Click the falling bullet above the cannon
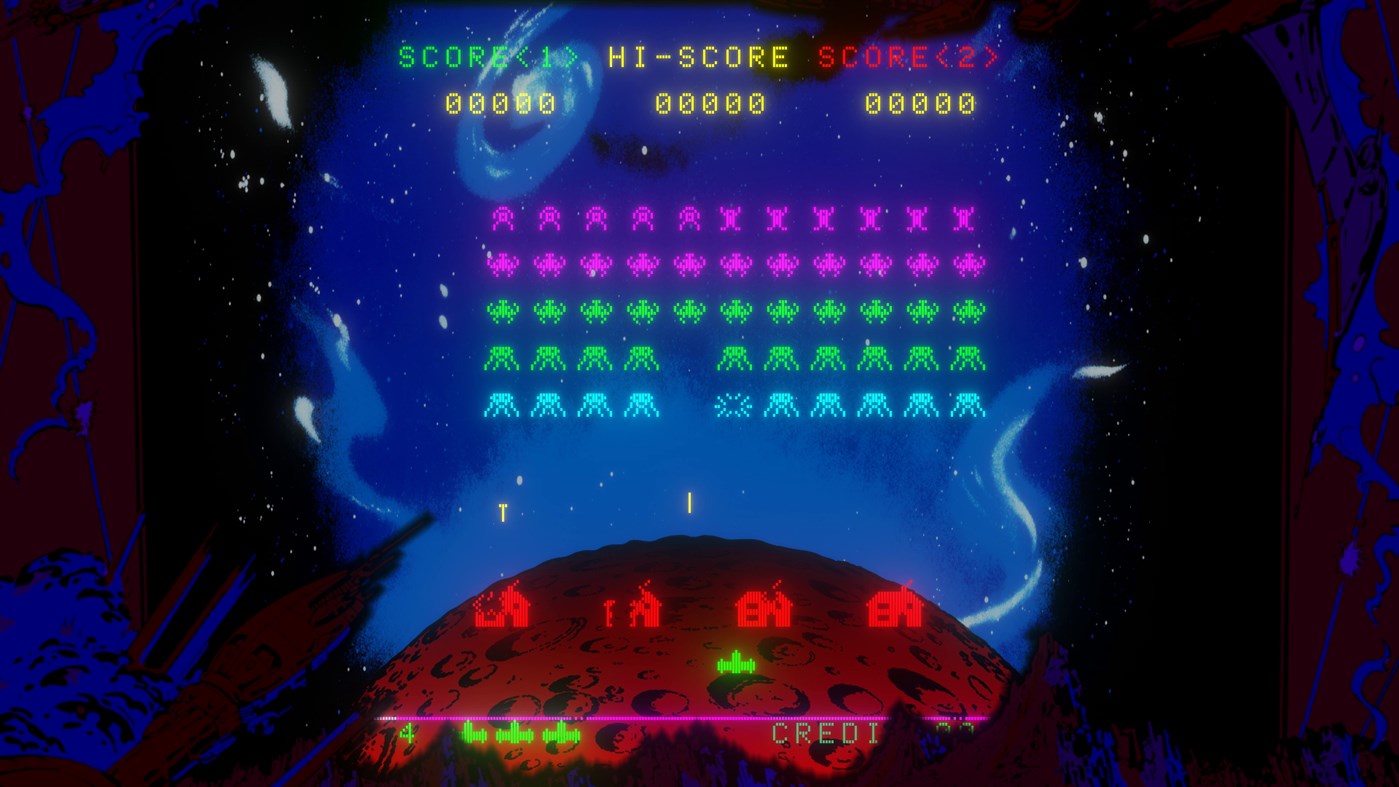 click(688, 503)
